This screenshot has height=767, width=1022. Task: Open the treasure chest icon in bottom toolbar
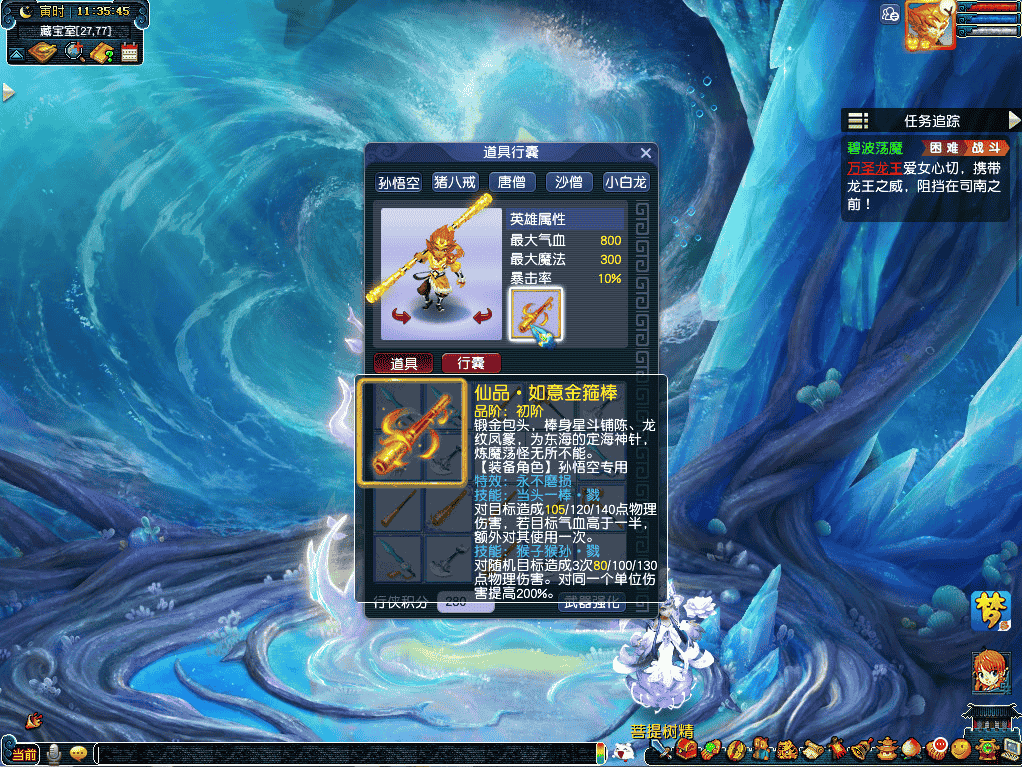click(x=687, y=748)
